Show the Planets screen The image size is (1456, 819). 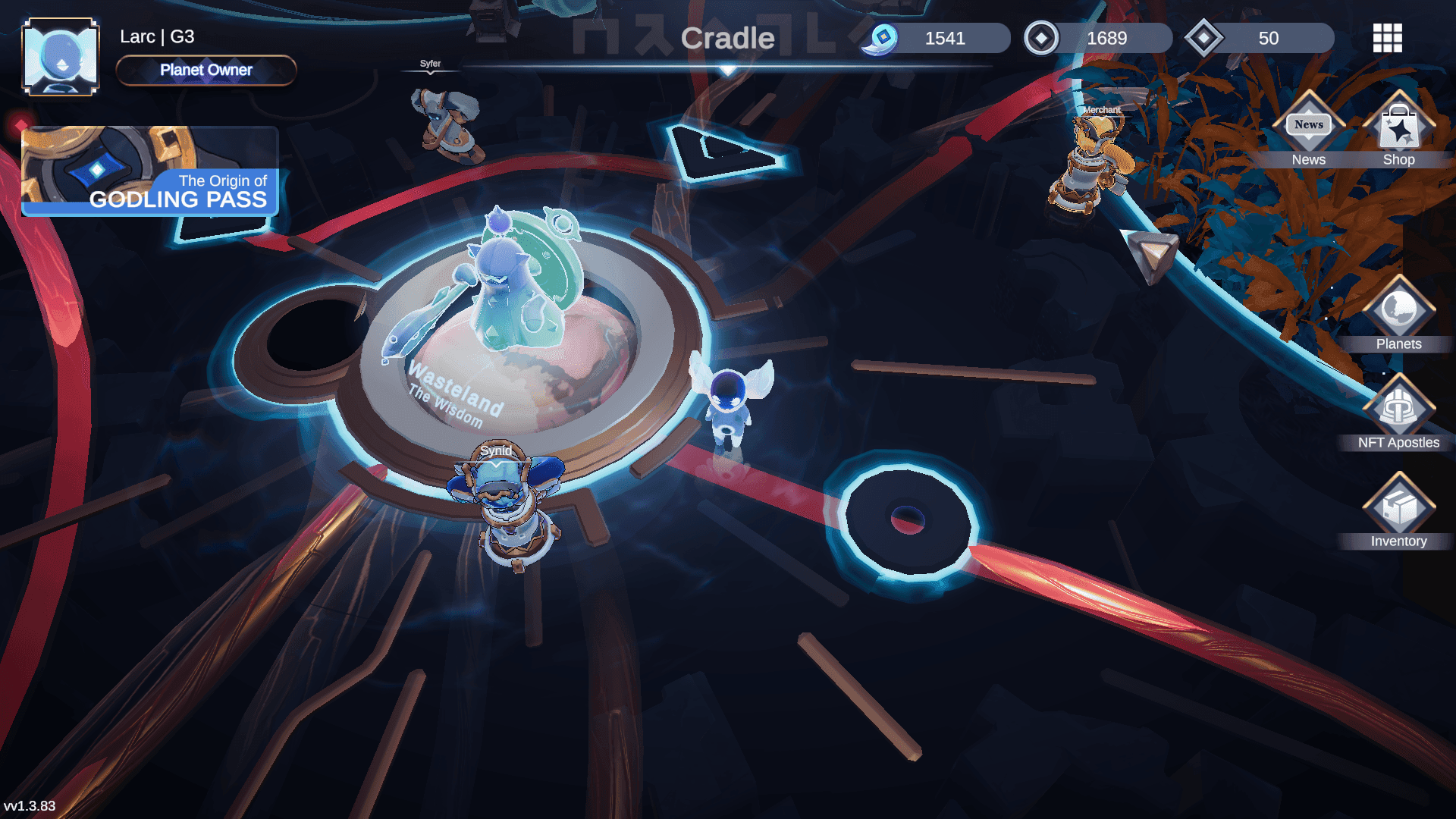(x=1398, y=315)
